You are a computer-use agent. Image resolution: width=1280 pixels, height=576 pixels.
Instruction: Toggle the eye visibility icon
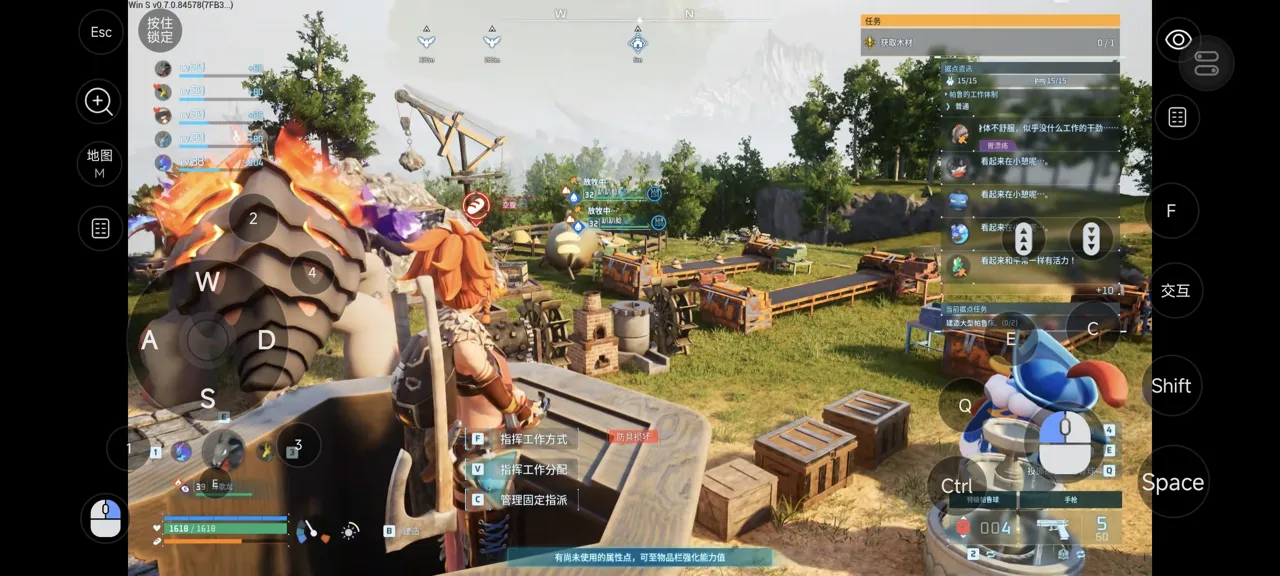[1178, 40]
